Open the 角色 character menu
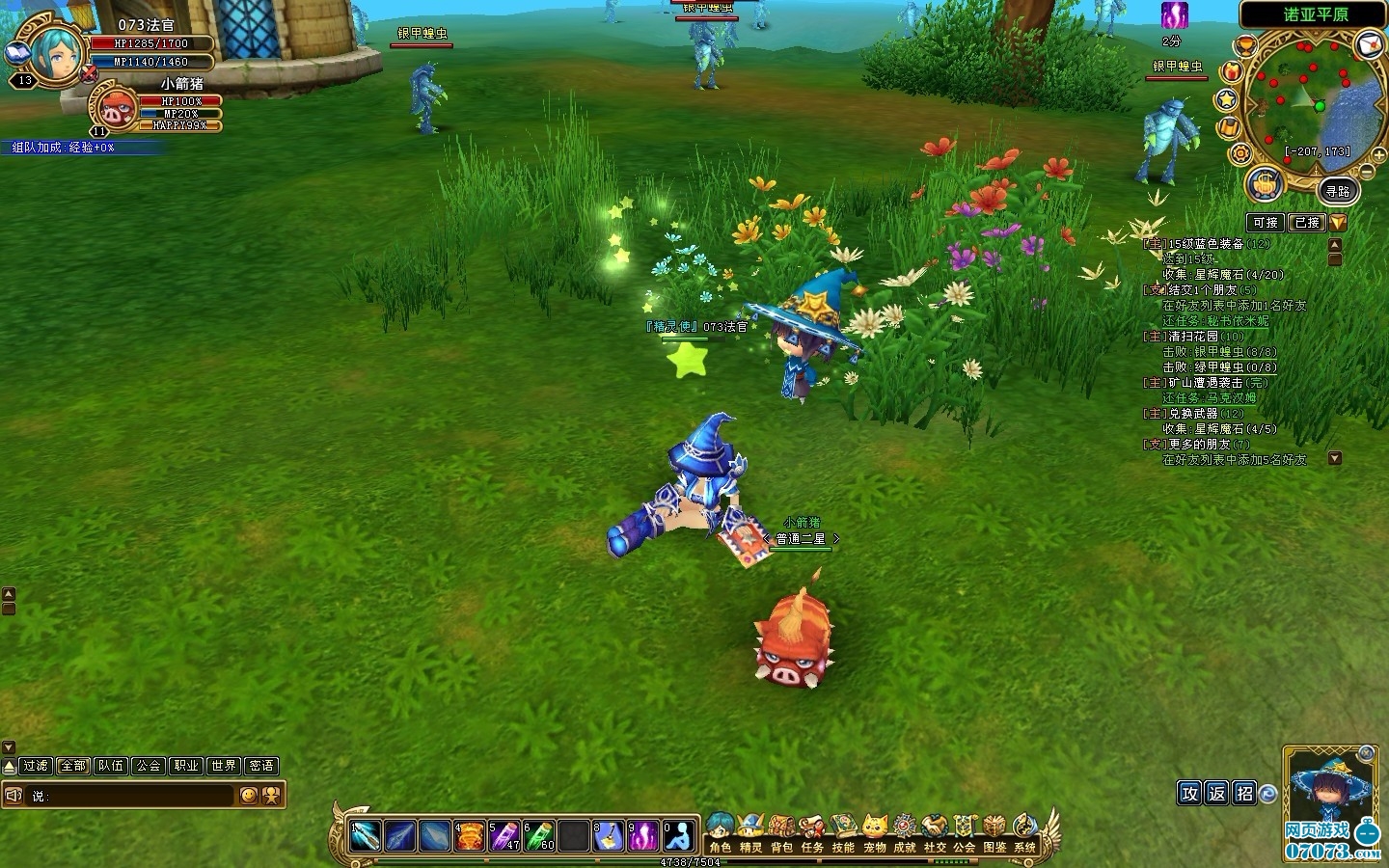 (720, 831)
